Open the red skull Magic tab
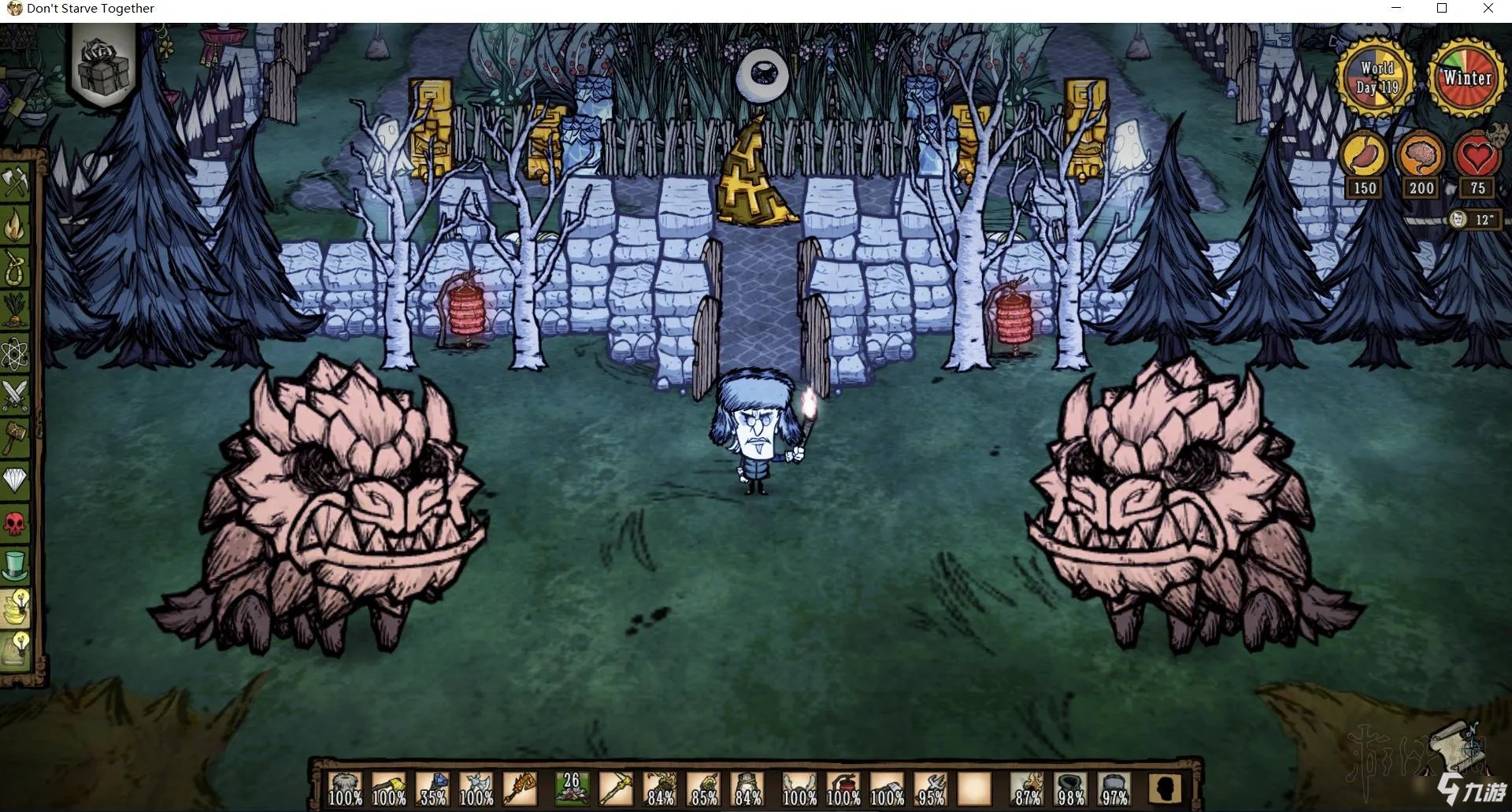This screenshot has height=812, width=1512. tap(15, 523)
